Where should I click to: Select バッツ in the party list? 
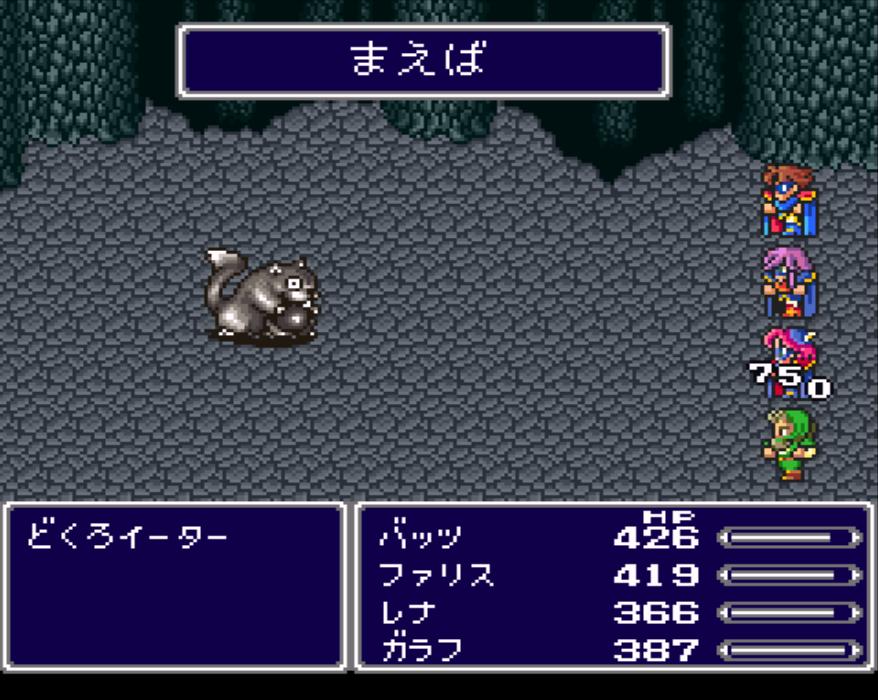tap(420, 538)
